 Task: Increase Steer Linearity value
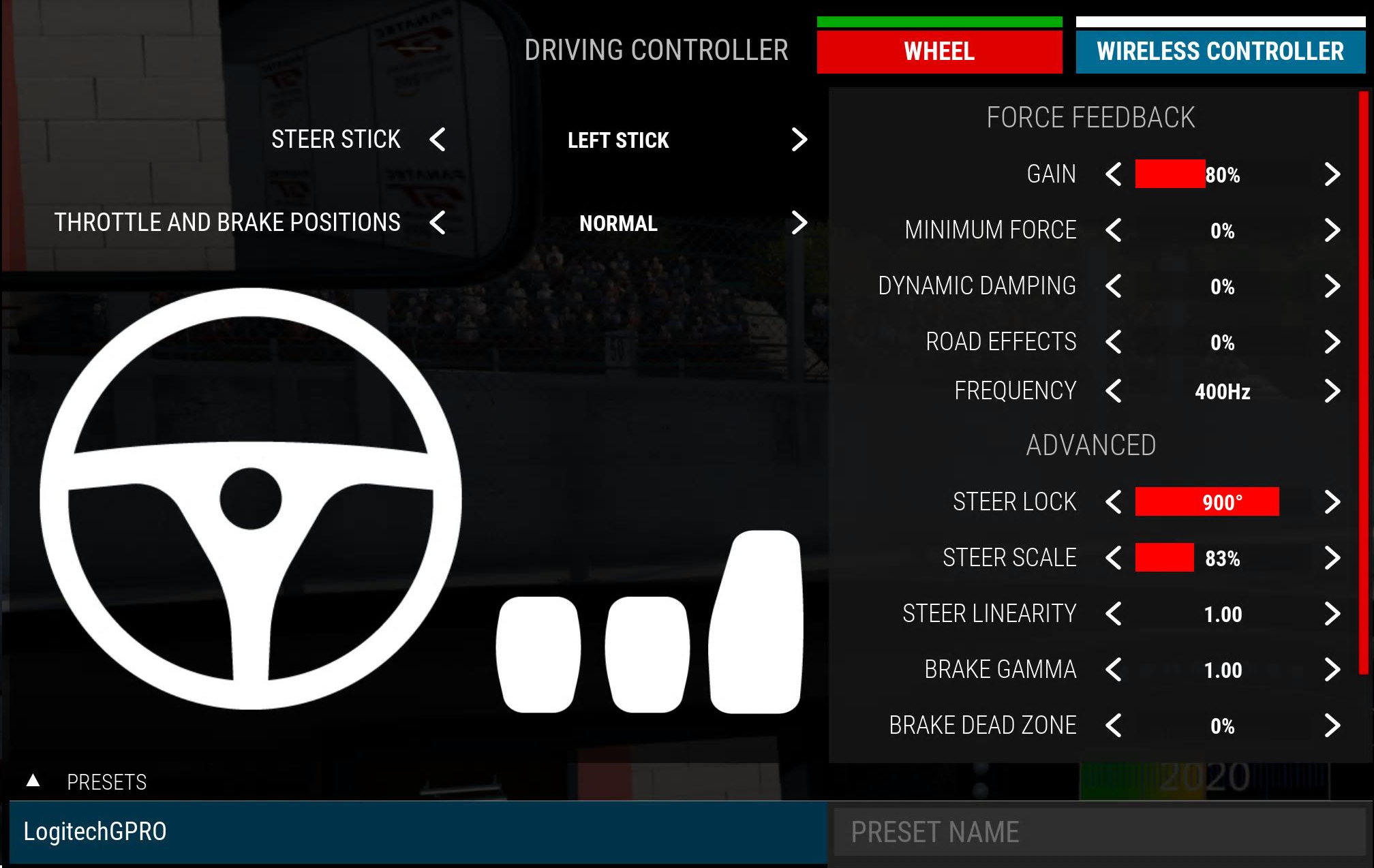click(x=1332, y=614)
